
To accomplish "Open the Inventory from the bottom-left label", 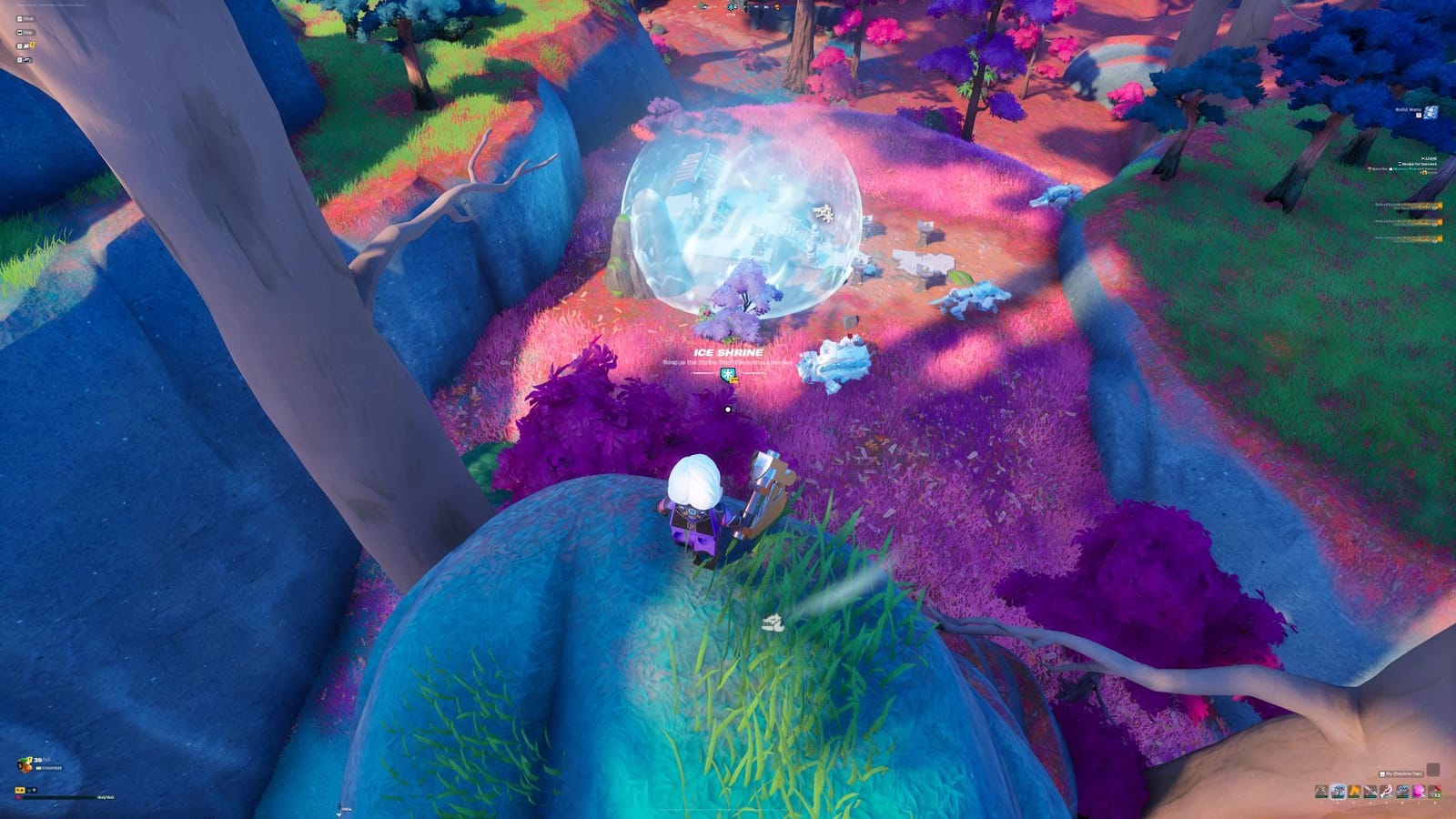I will click(x=48, y=768).
